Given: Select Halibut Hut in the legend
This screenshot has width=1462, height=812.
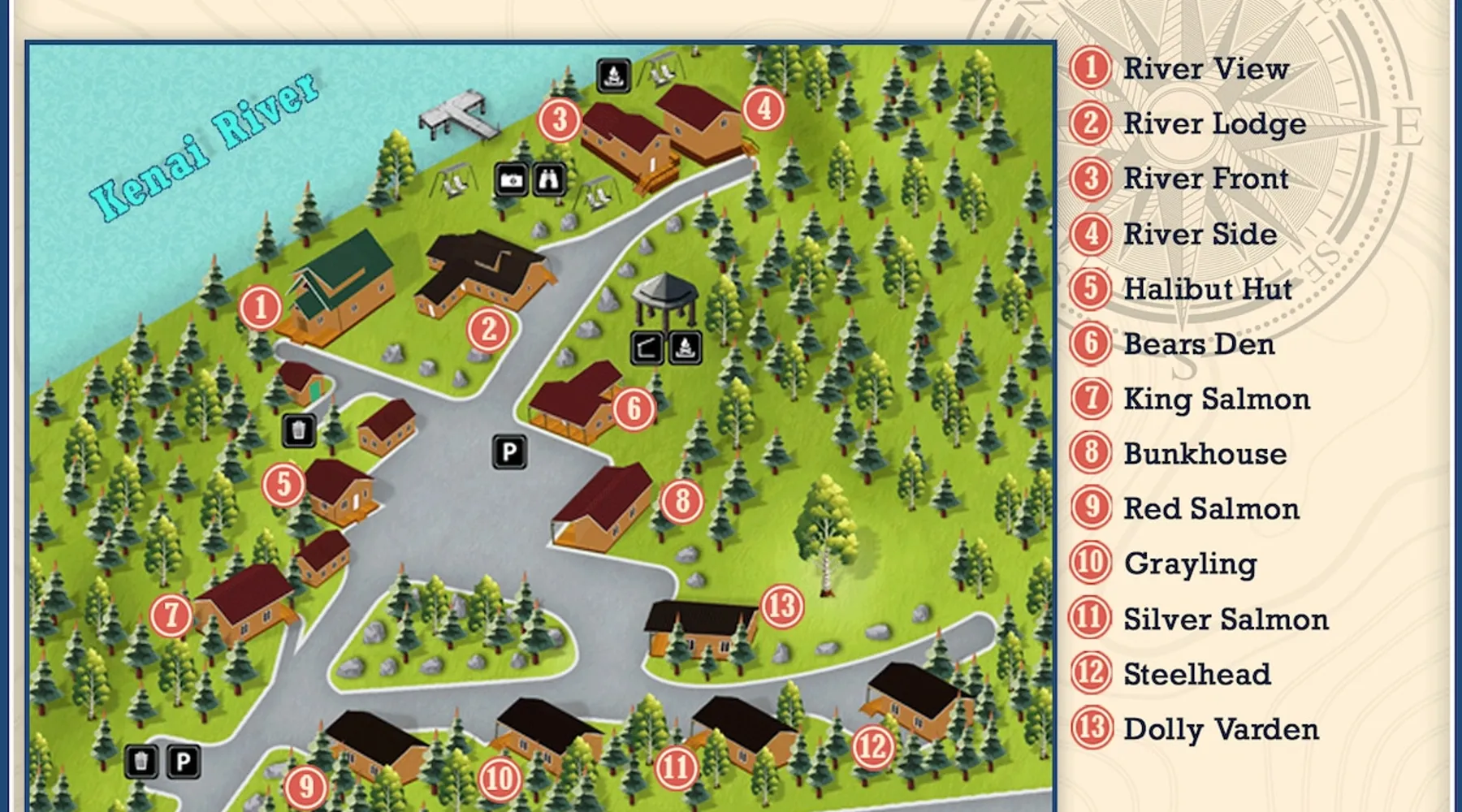Looking at the screenshot, I should [x=1207, y=289].
